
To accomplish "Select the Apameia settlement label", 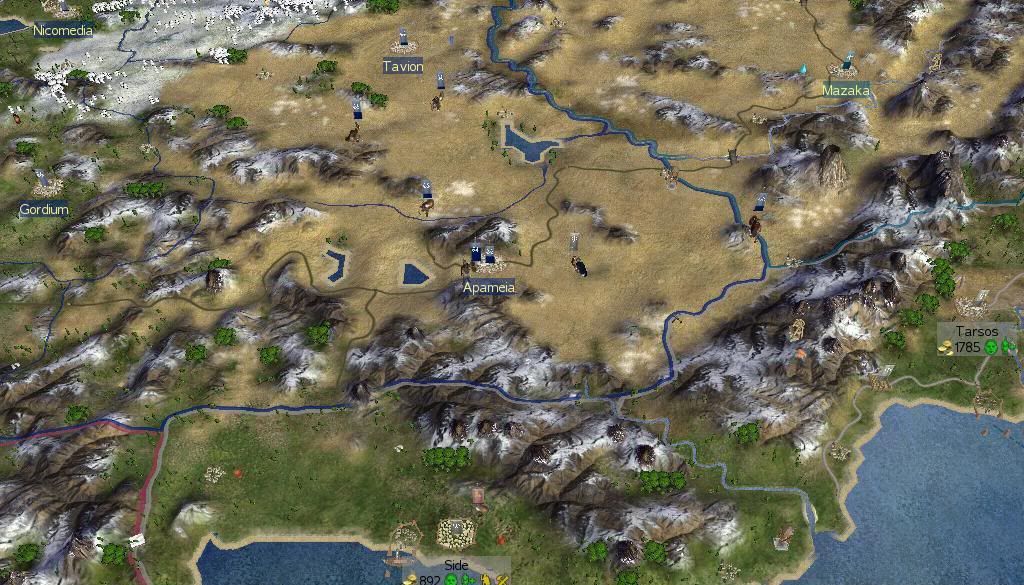I will click(x=489, y=287).
